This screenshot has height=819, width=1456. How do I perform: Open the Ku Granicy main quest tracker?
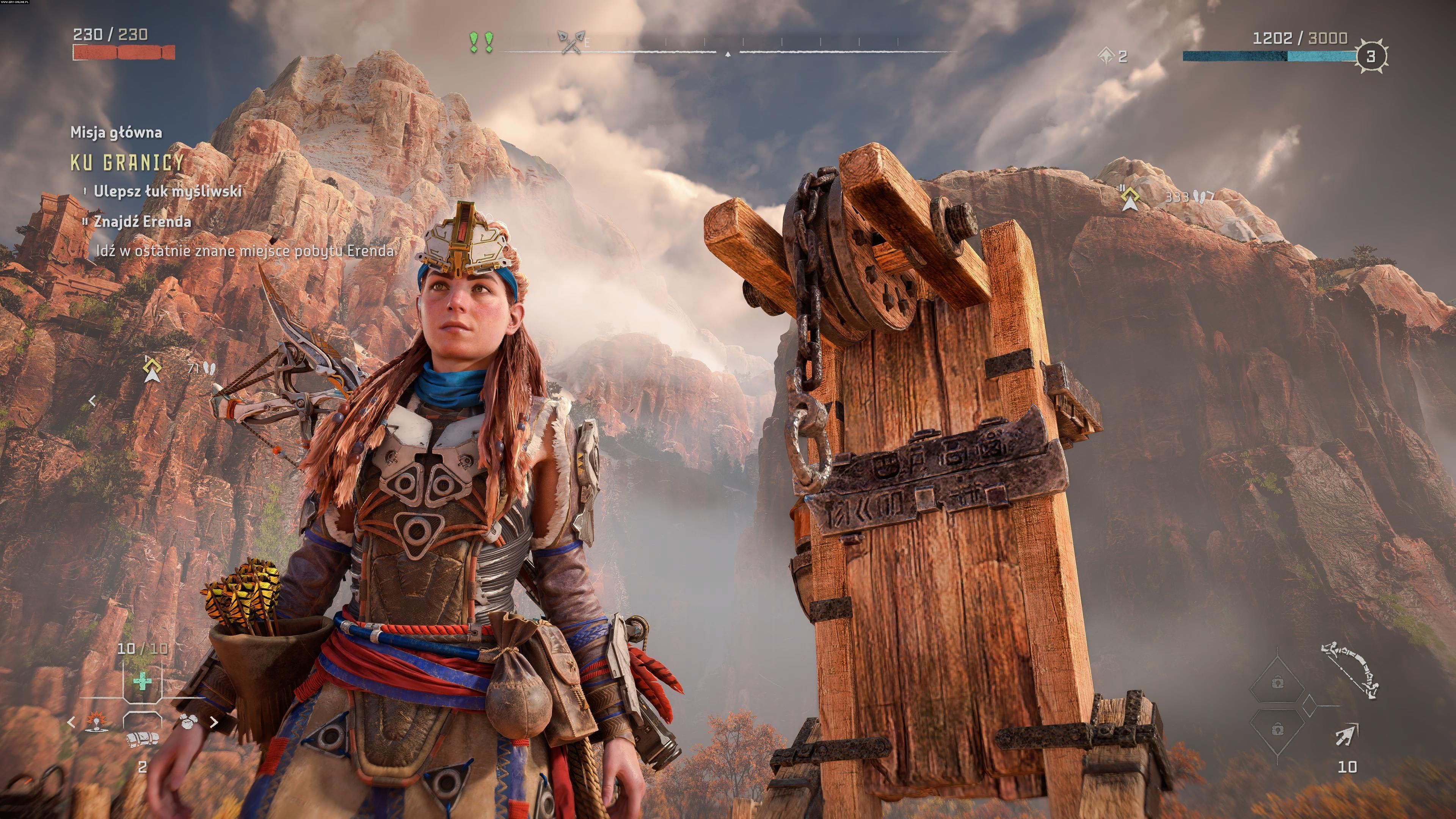pos(128,163)
